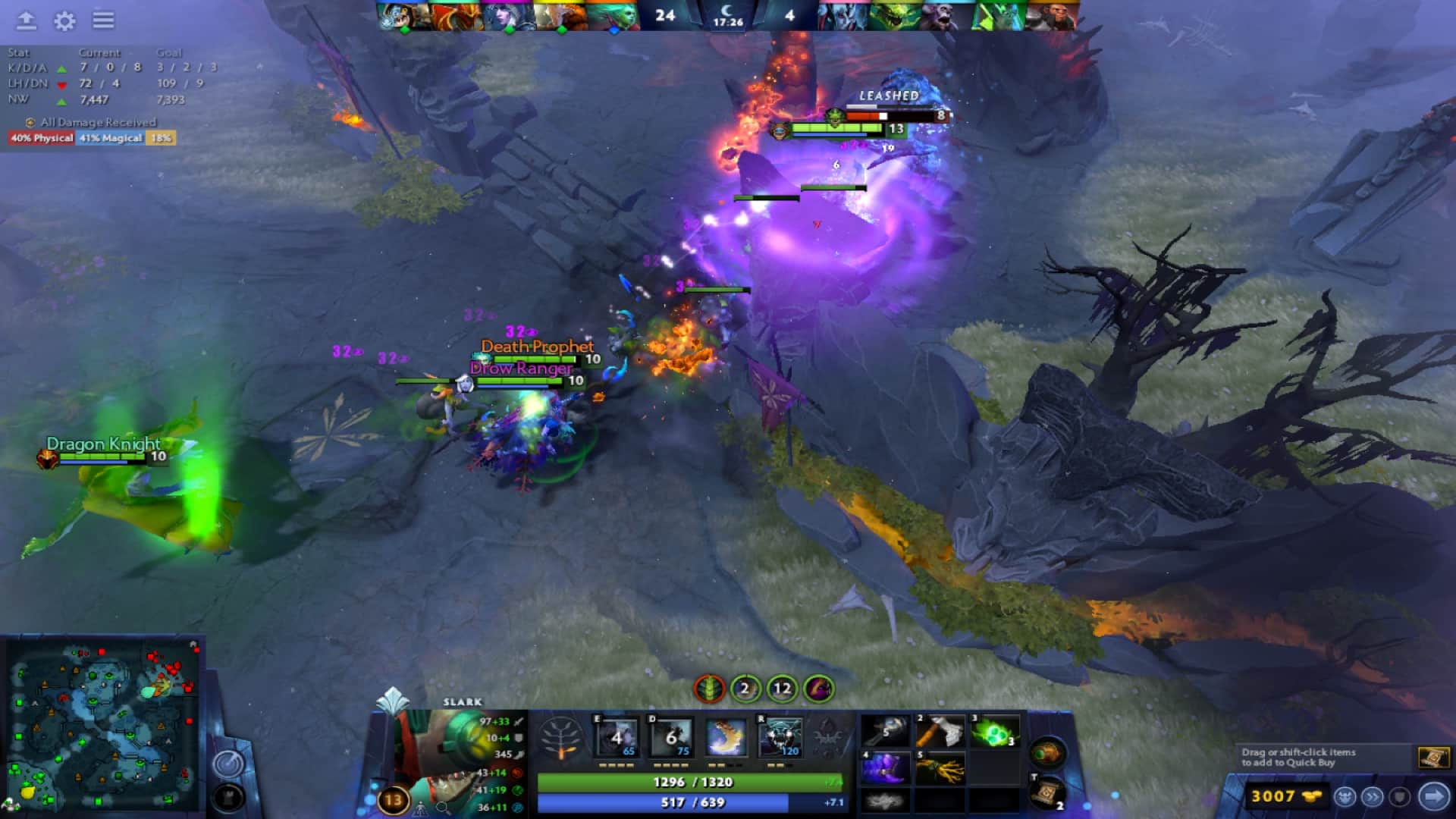Use the green orbs item with 3 charges
Screen dimensions: 1456x819
(994, 732)
